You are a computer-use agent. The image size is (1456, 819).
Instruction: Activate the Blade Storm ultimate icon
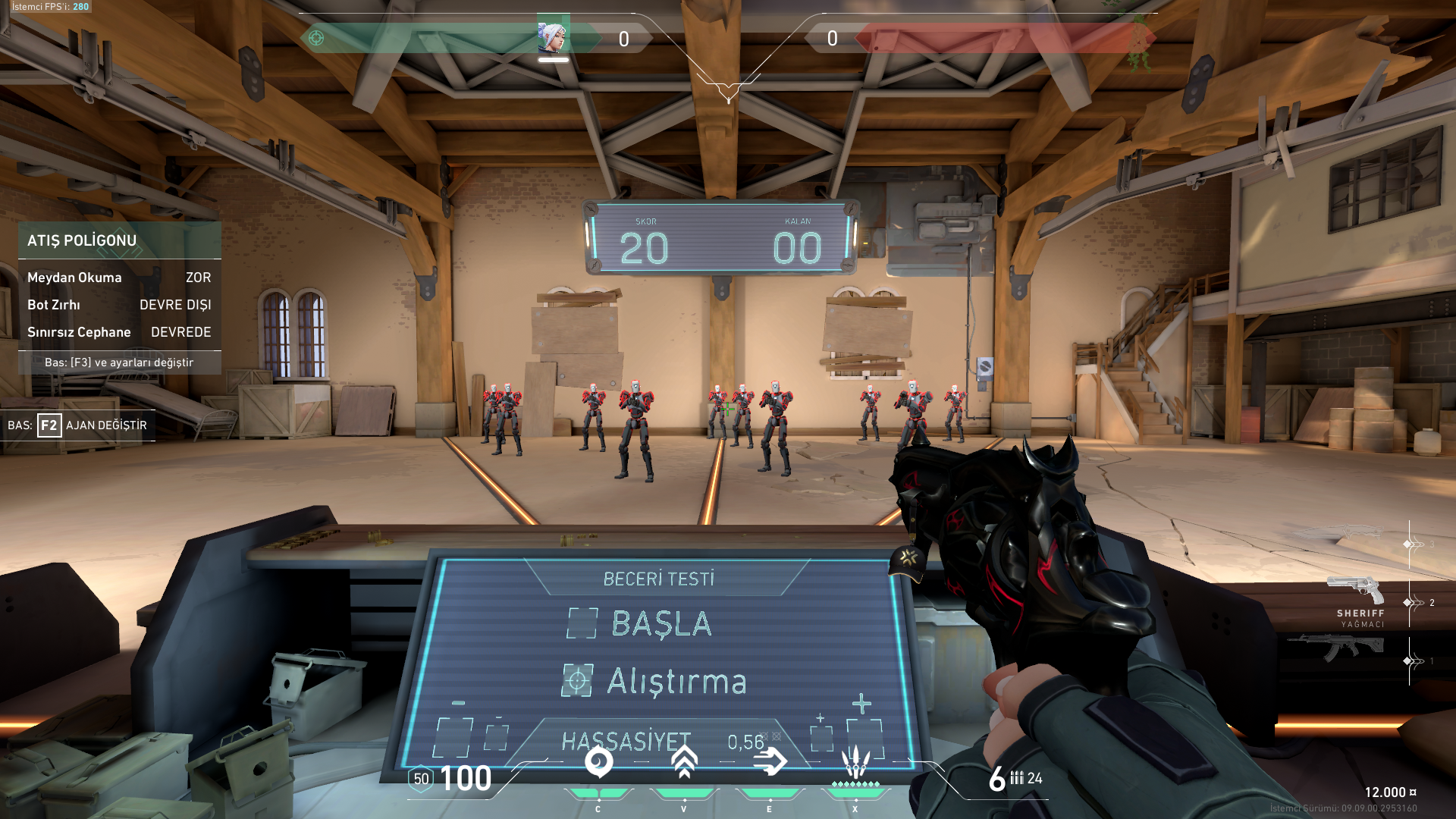pyautogui.click(x=855, y=762)
